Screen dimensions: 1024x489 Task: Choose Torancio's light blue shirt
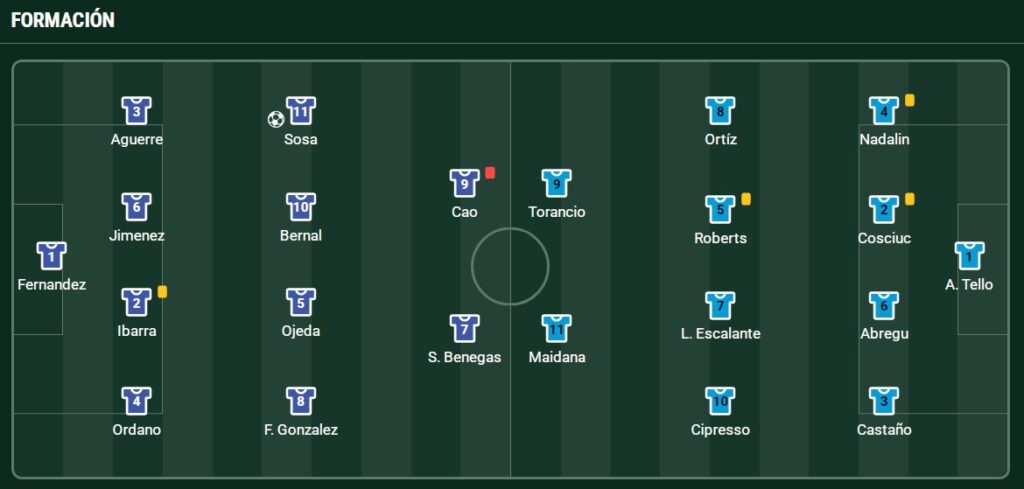(x=556, y=183)
